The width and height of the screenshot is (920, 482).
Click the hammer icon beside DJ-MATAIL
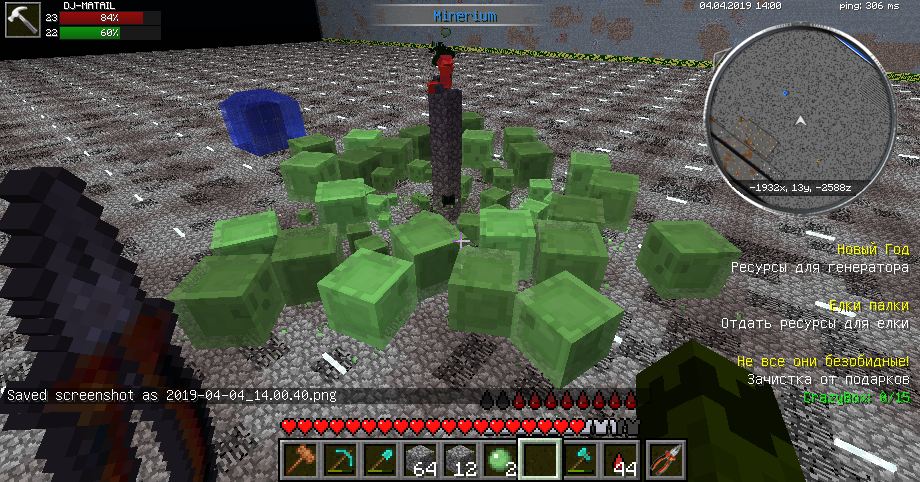19,19
